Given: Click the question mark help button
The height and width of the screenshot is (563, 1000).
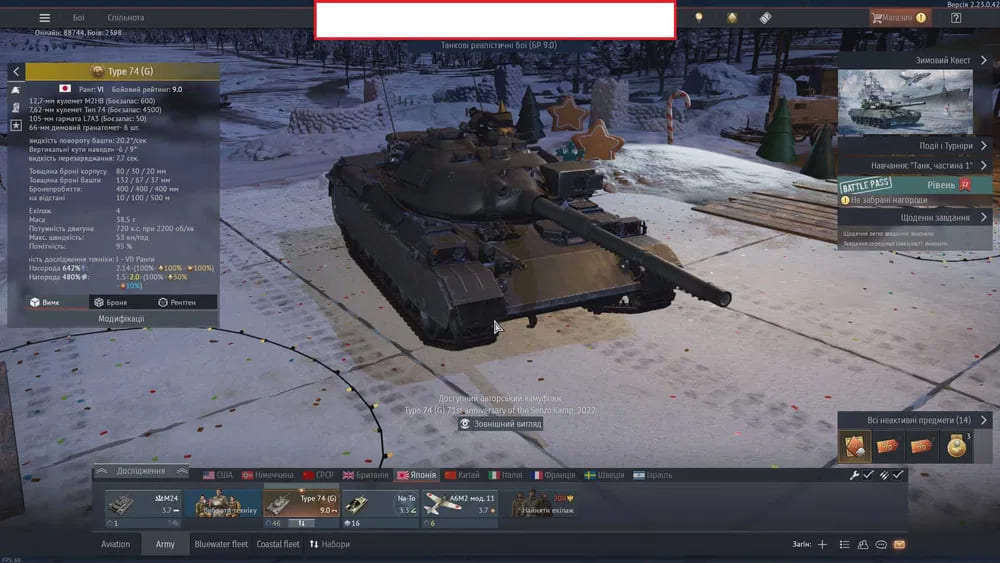Looking at the screenshot, I should tap(956, 18).
